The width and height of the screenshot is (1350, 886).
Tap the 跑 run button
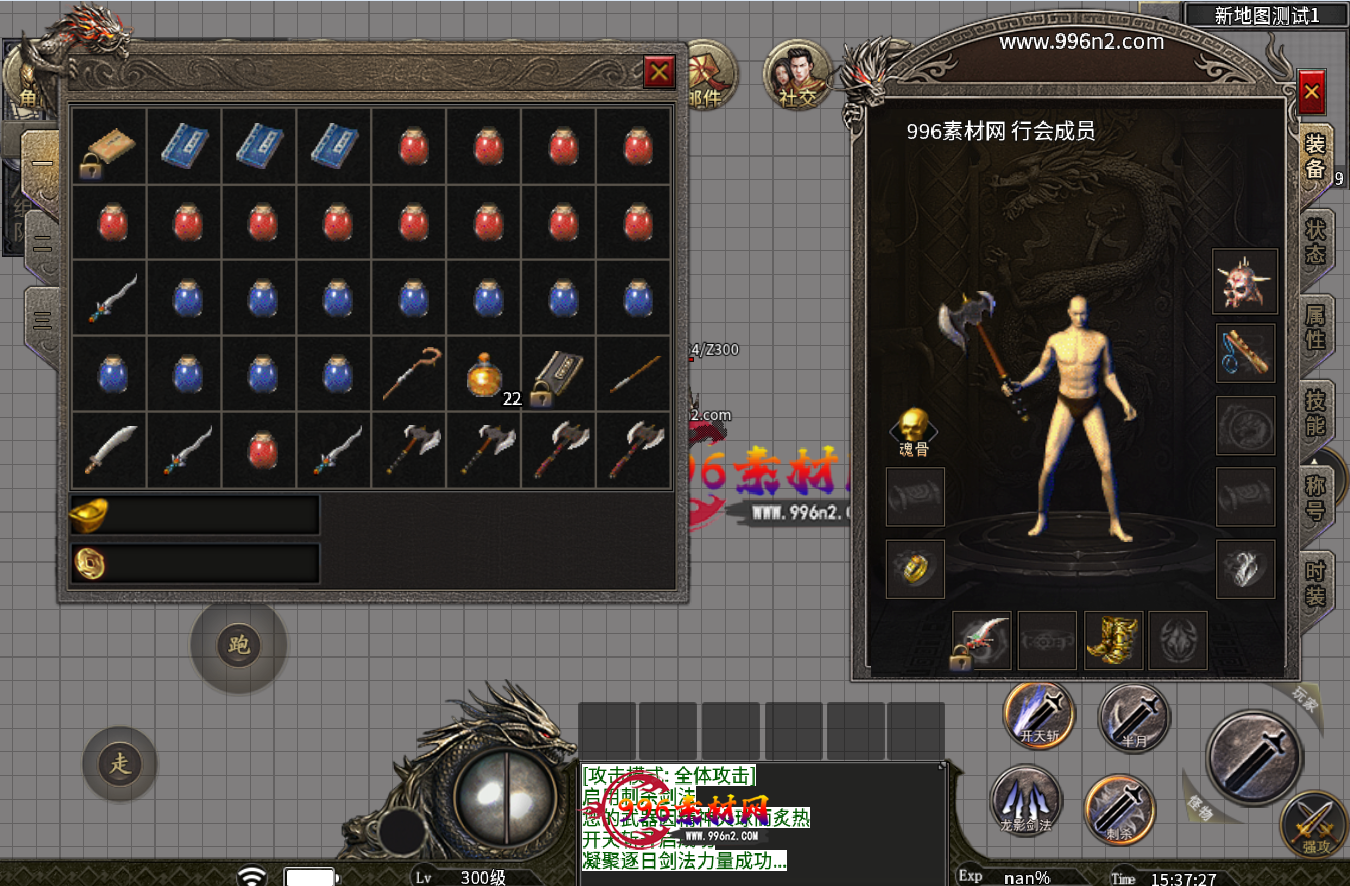(239, 645)
